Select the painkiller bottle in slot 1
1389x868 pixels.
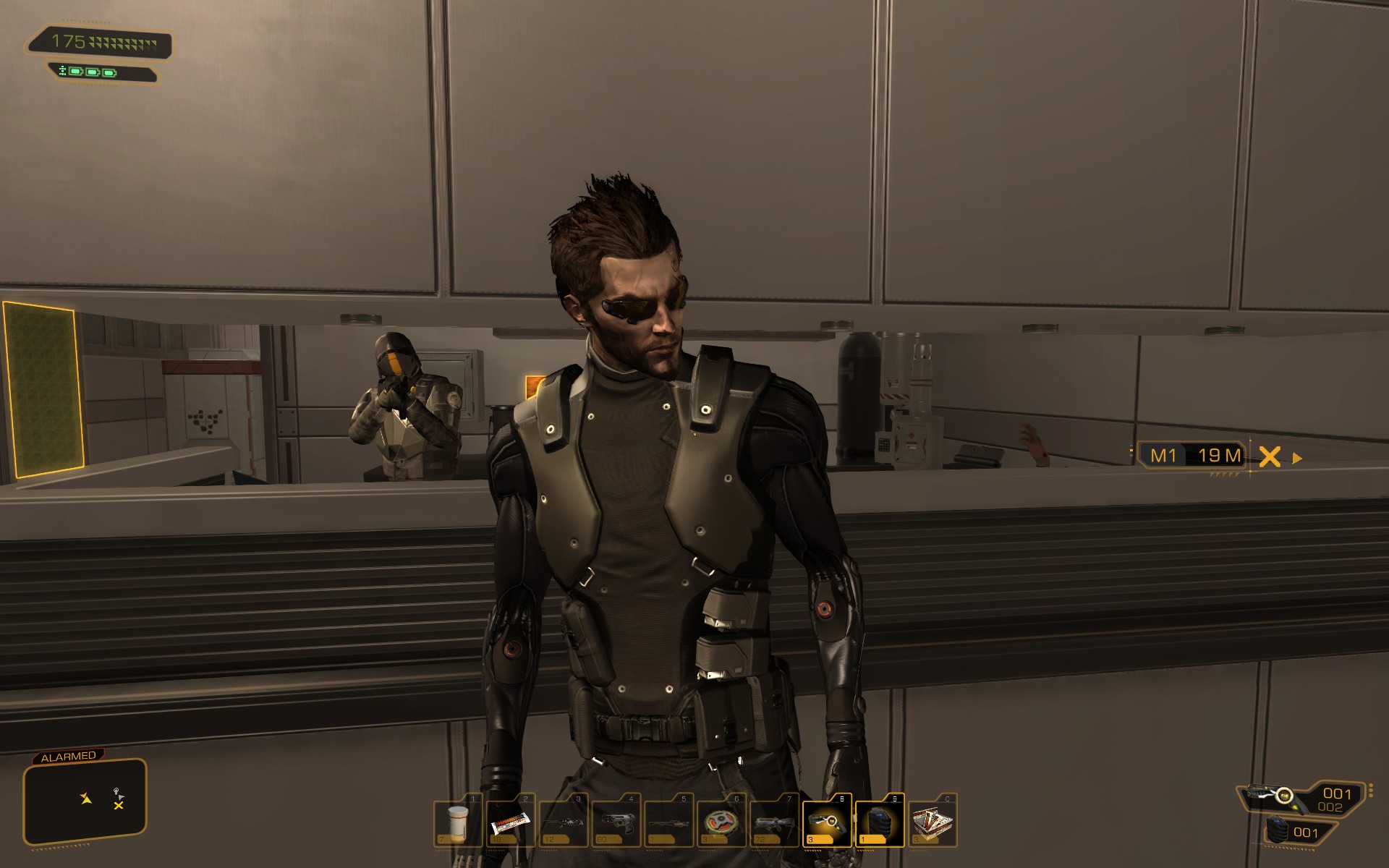click(458, 822)
